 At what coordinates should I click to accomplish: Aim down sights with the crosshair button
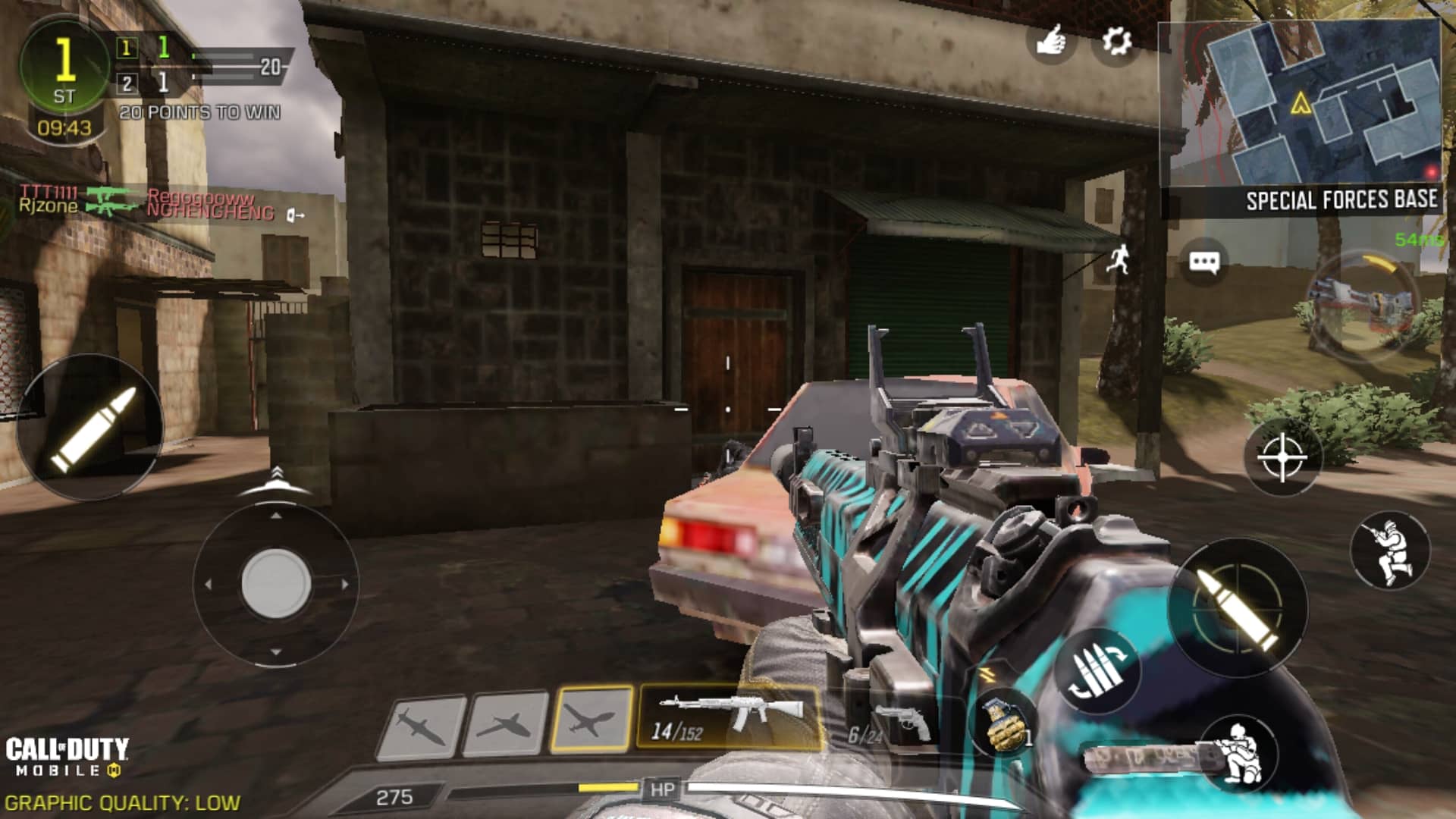click(1282, 458)
